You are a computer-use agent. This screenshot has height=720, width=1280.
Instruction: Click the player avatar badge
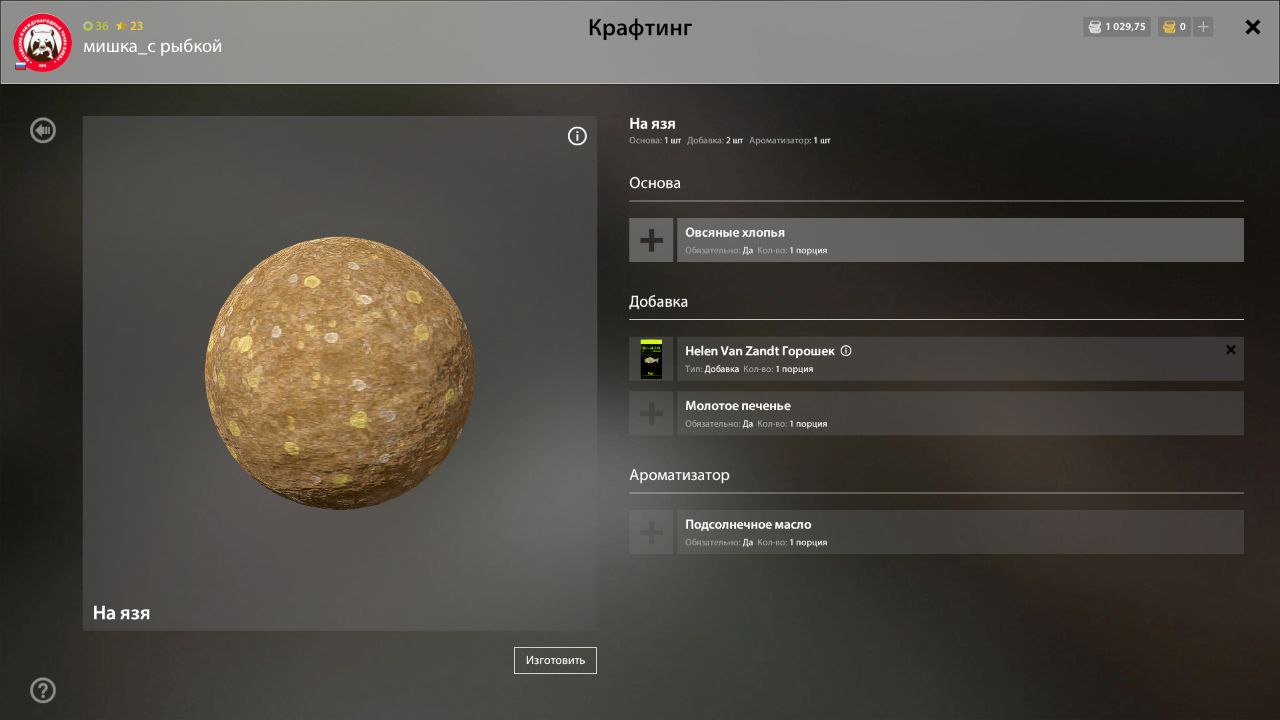coord(41,41)
